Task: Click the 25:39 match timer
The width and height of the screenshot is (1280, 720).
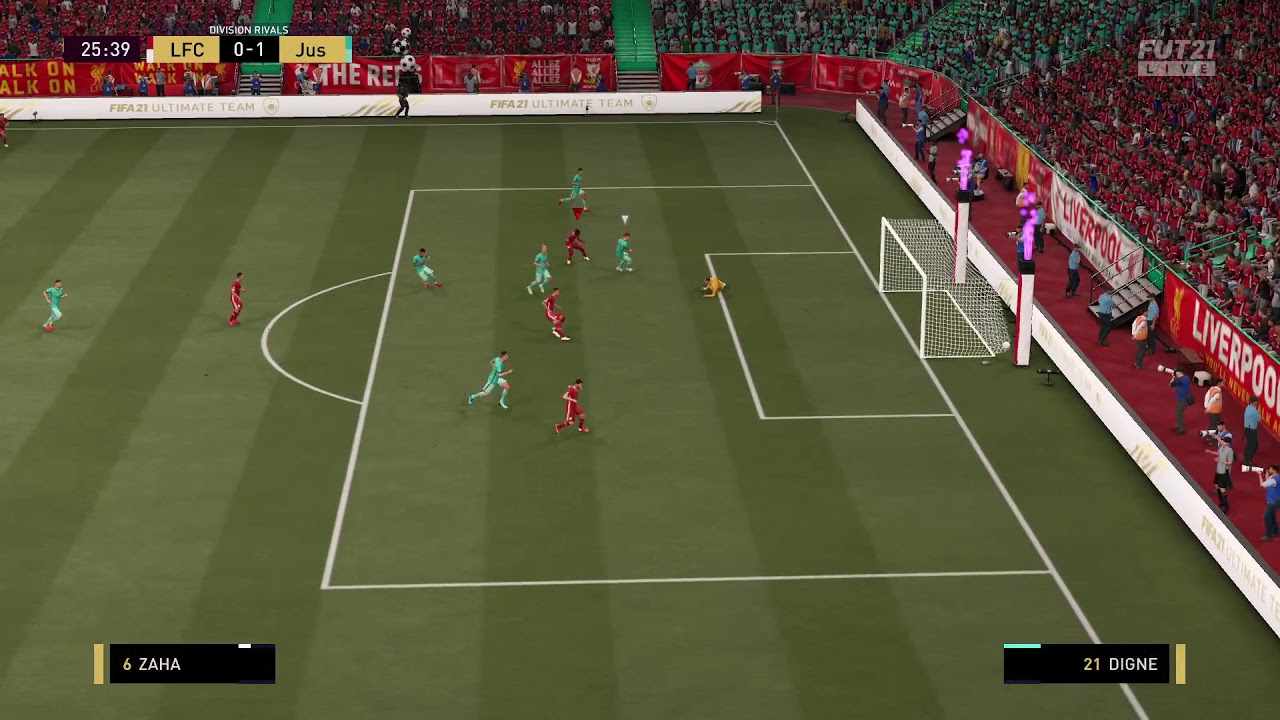Action: 105,49
